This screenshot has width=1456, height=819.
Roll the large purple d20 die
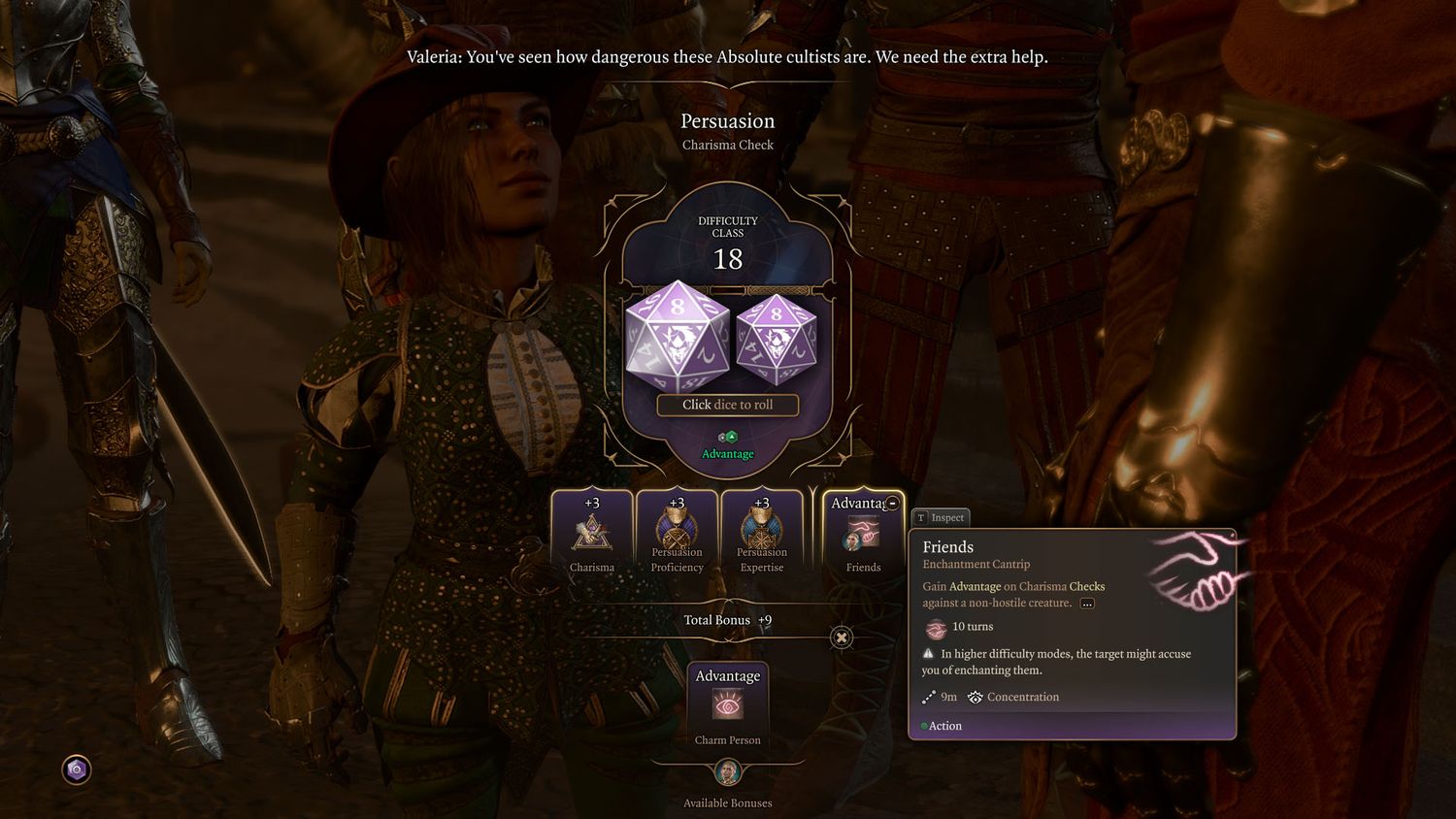(x=678, y=336)
